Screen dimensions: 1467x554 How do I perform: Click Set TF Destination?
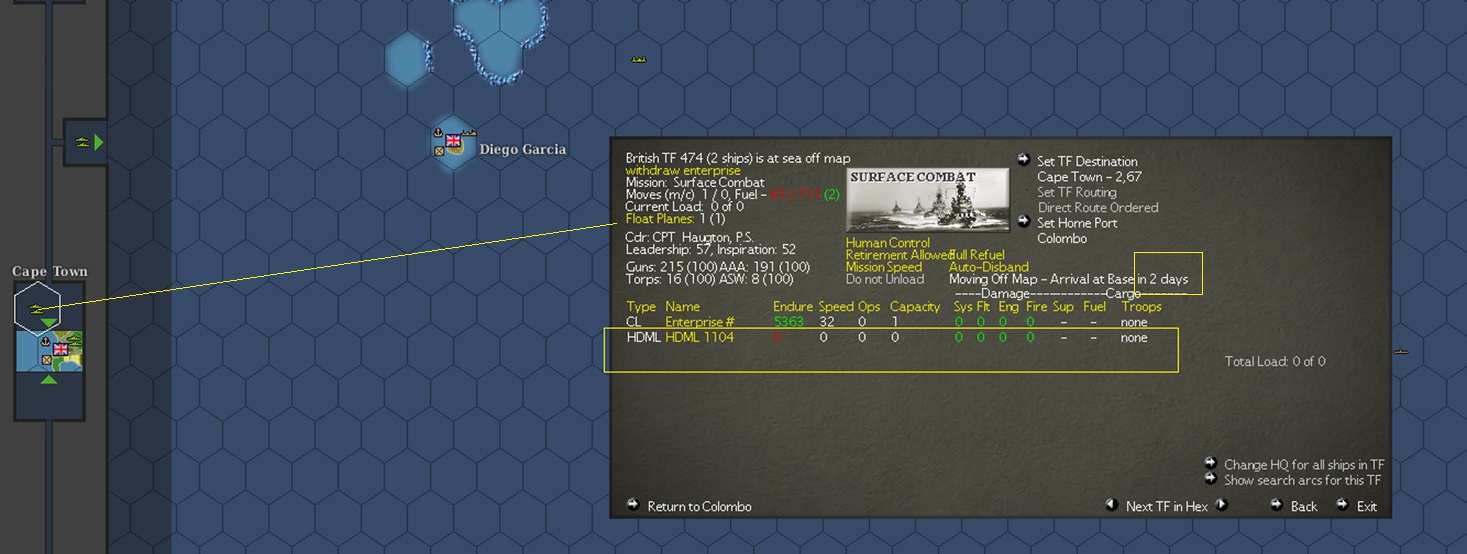[x=1086, y=161]
